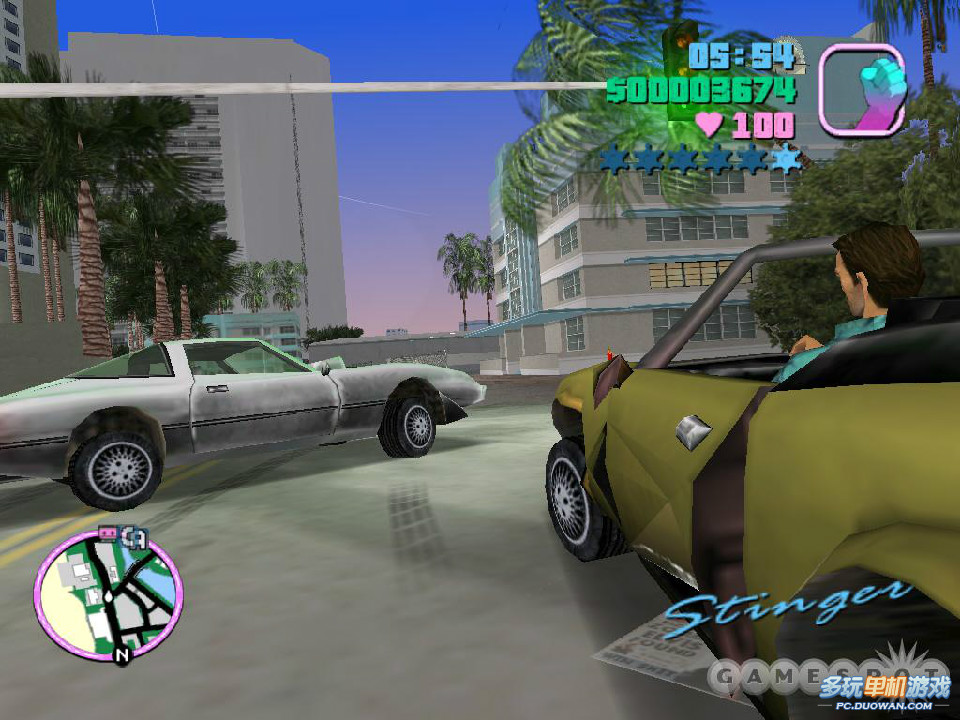Click the fist weapon icon
960x720 pixels.
[x=862, y=90]
